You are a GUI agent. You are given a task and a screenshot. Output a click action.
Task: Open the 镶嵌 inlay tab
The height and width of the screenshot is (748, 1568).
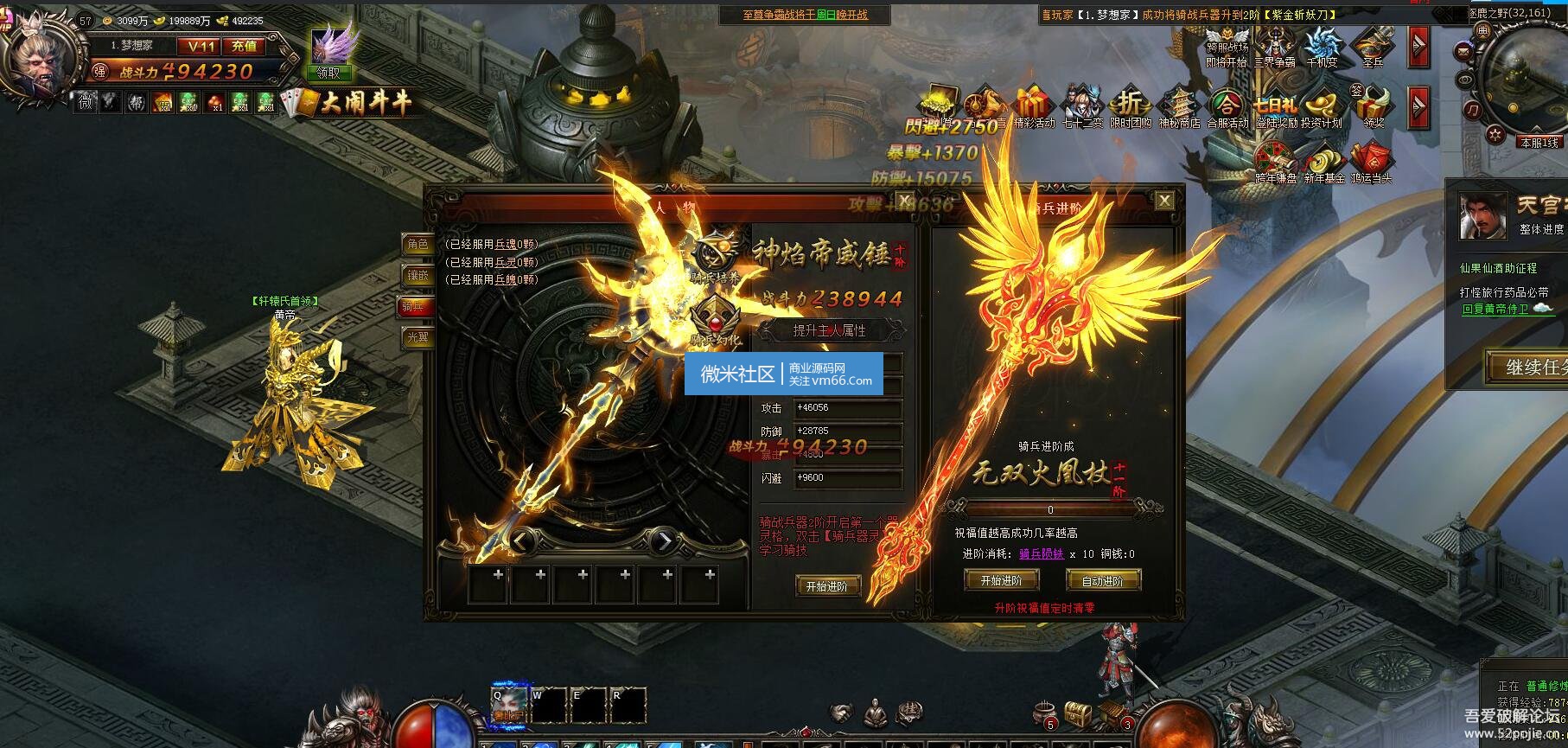click(417, 276)
